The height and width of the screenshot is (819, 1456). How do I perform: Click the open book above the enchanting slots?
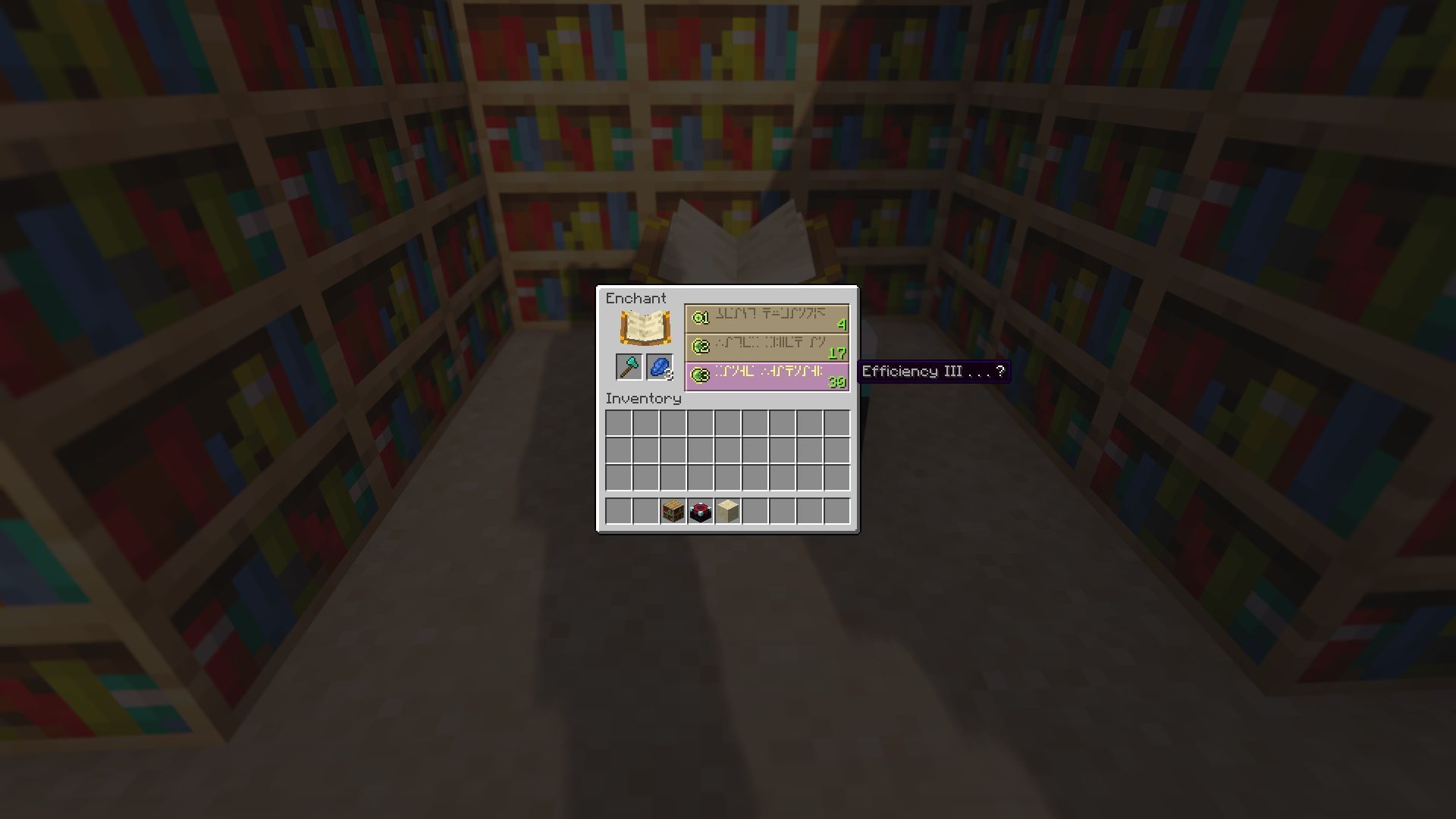click(645, 326)
